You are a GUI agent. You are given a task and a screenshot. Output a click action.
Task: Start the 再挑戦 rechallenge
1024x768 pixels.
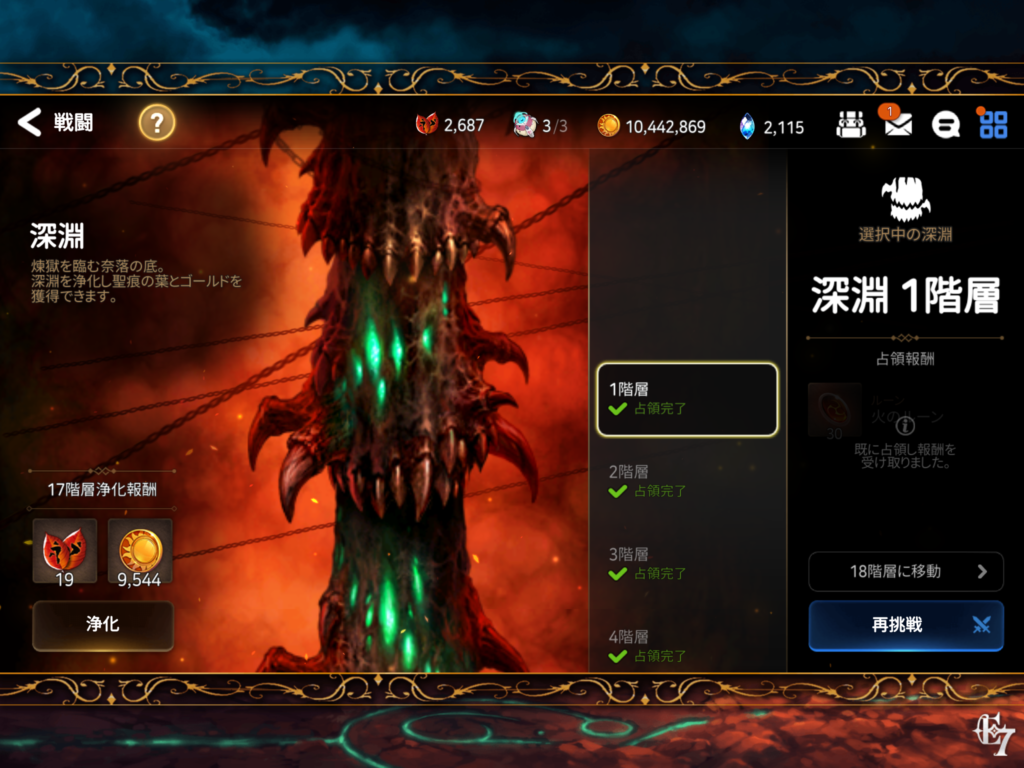click(906, 625)
